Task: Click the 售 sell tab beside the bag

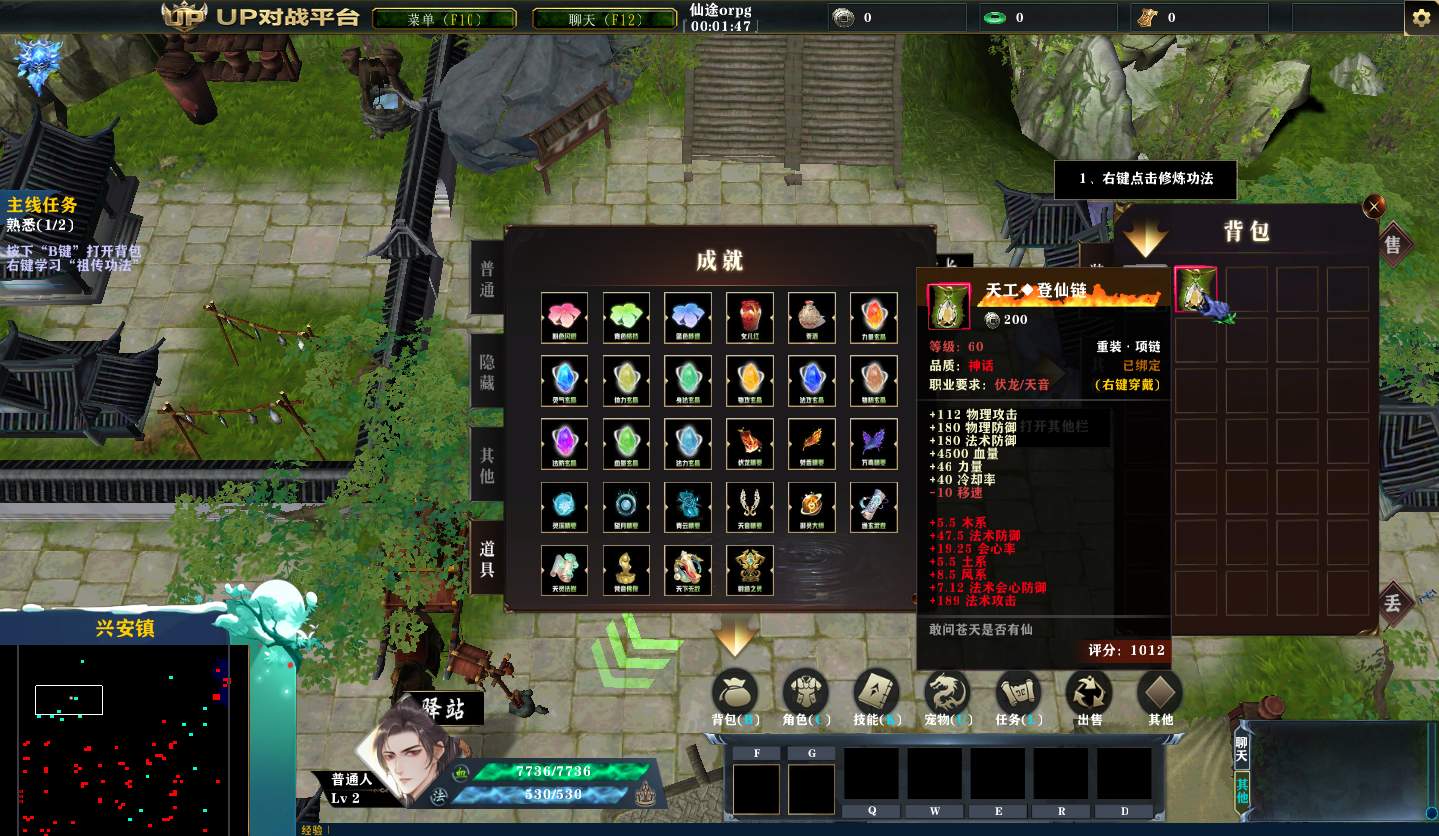Action: tap(1392, 244)
